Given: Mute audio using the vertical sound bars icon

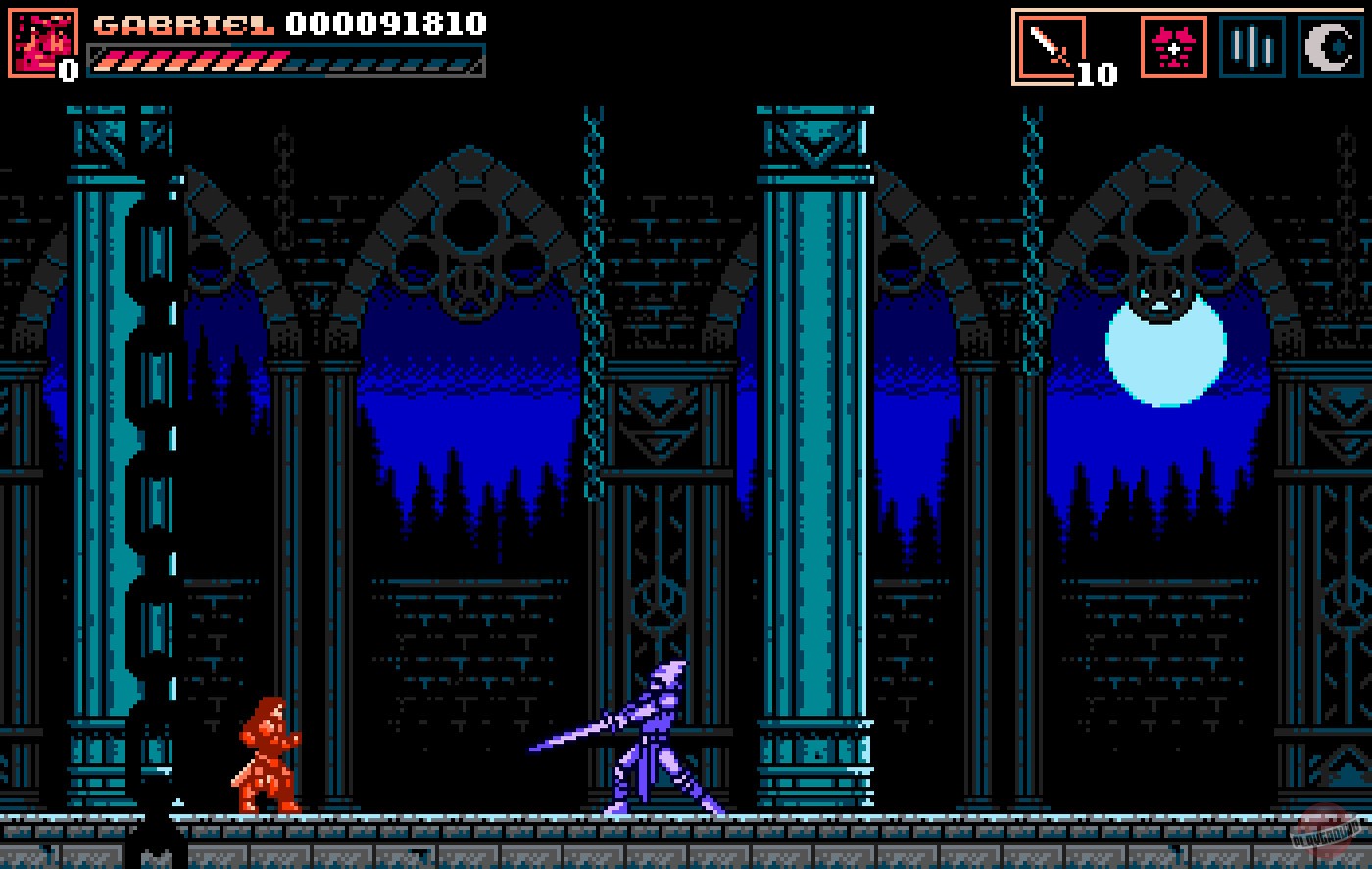Looking at the screenshot, I should tap(1251, 44).
